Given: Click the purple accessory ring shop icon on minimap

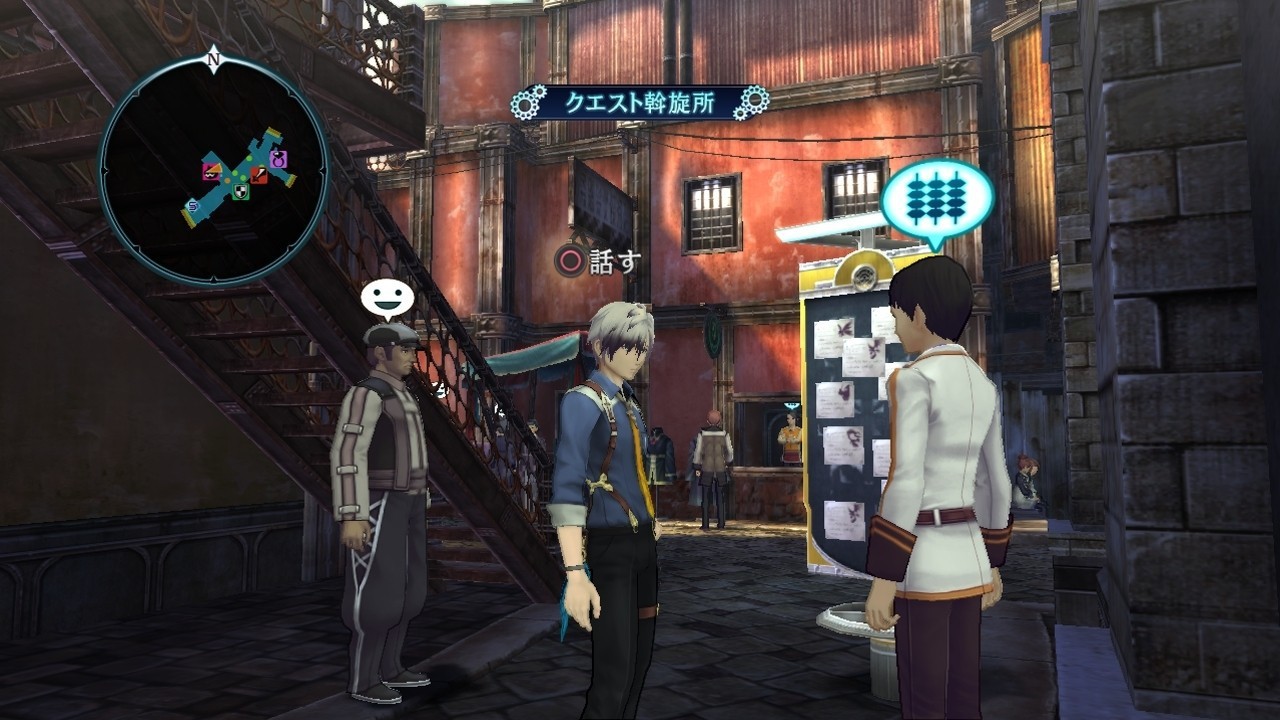Looking at the screenshot, I should coord(278,160).
